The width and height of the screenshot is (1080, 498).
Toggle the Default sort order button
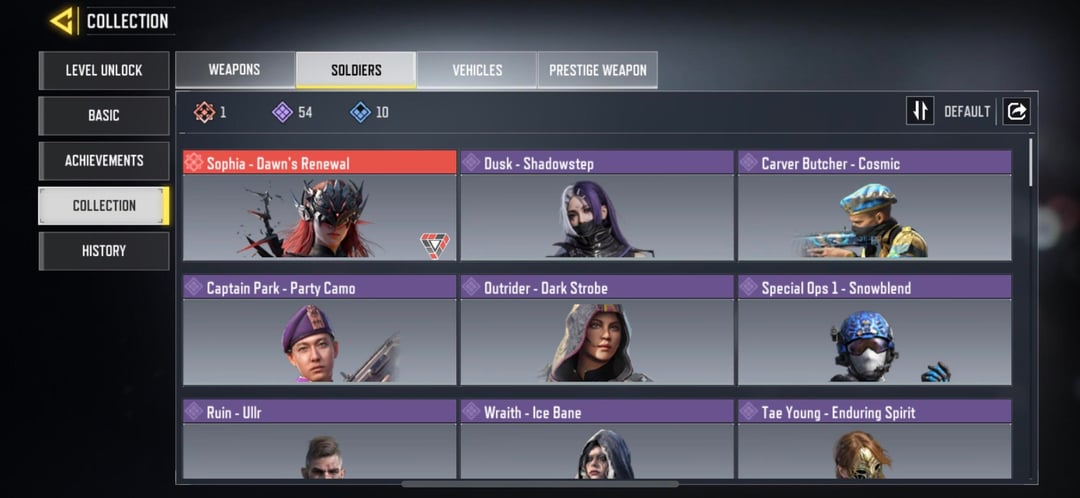tap(920, 111)
